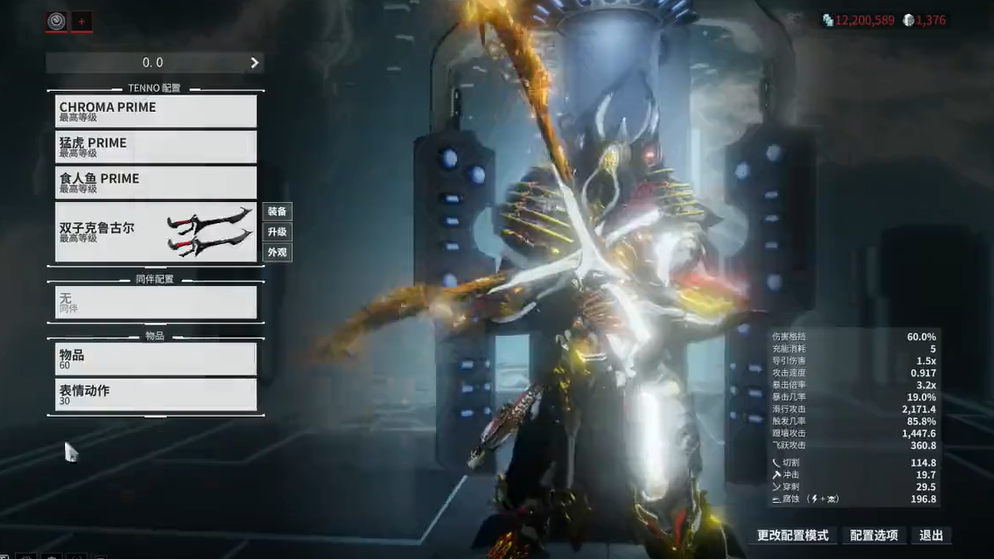Screen dimensions: 994x559
Task: Open the 猛虎 PRIME primary weapon slot
Action: 155,147
